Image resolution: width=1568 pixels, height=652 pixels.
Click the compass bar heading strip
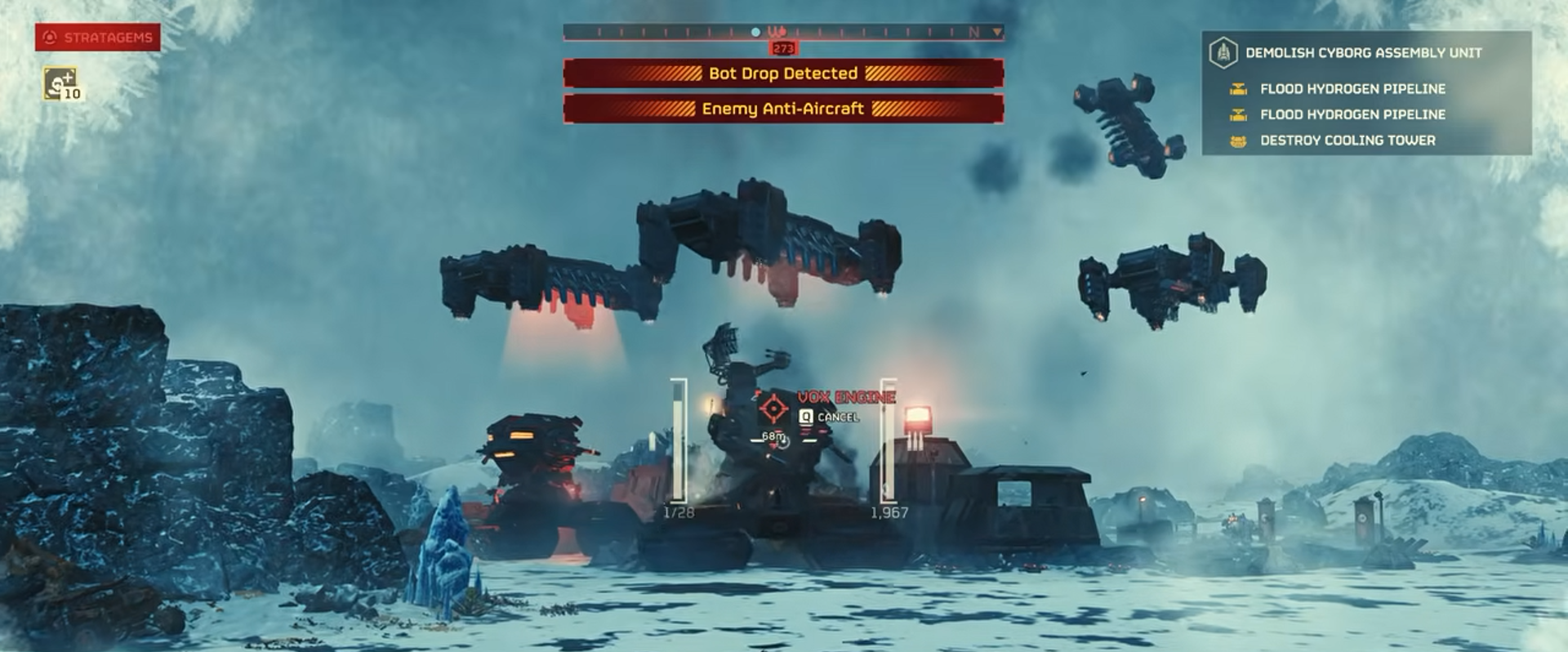[x=782, y=32]
